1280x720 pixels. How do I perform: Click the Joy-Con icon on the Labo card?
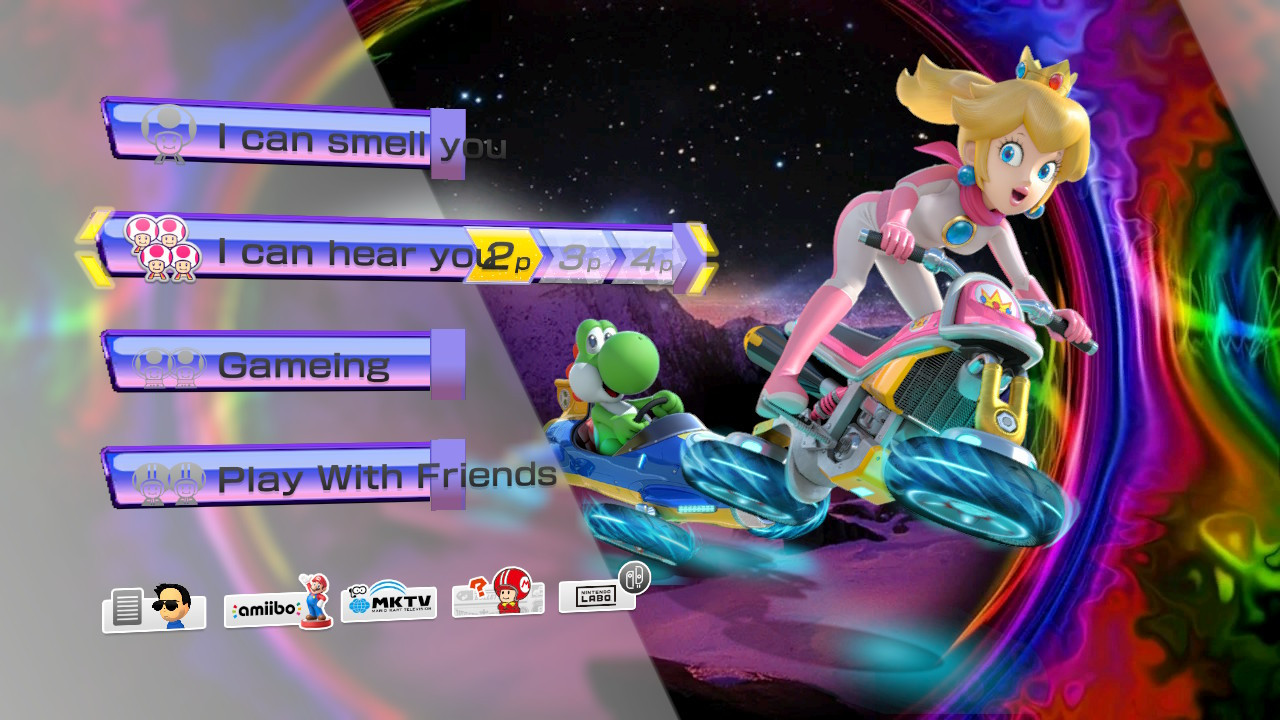[x=634, y=578]
